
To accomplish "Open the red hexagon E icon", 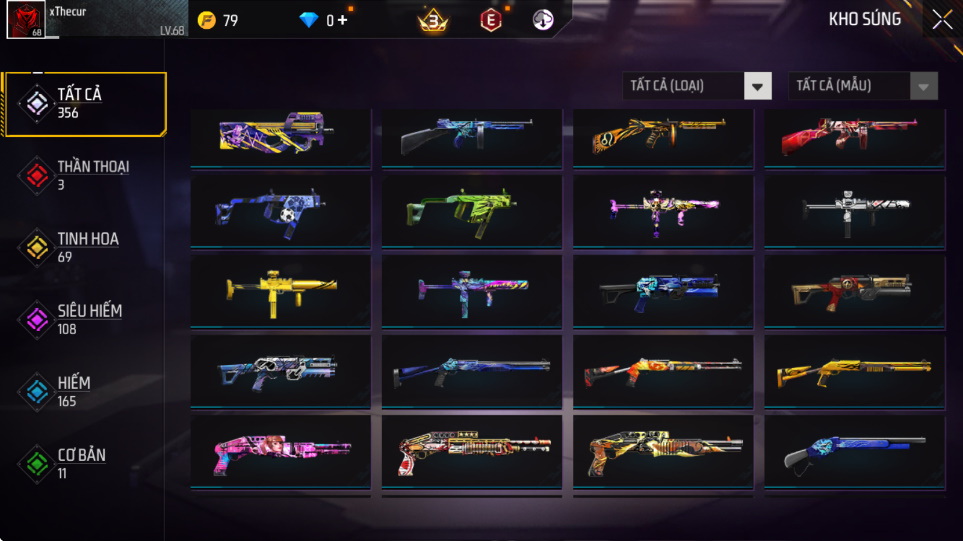I will [x=490, y=20].
